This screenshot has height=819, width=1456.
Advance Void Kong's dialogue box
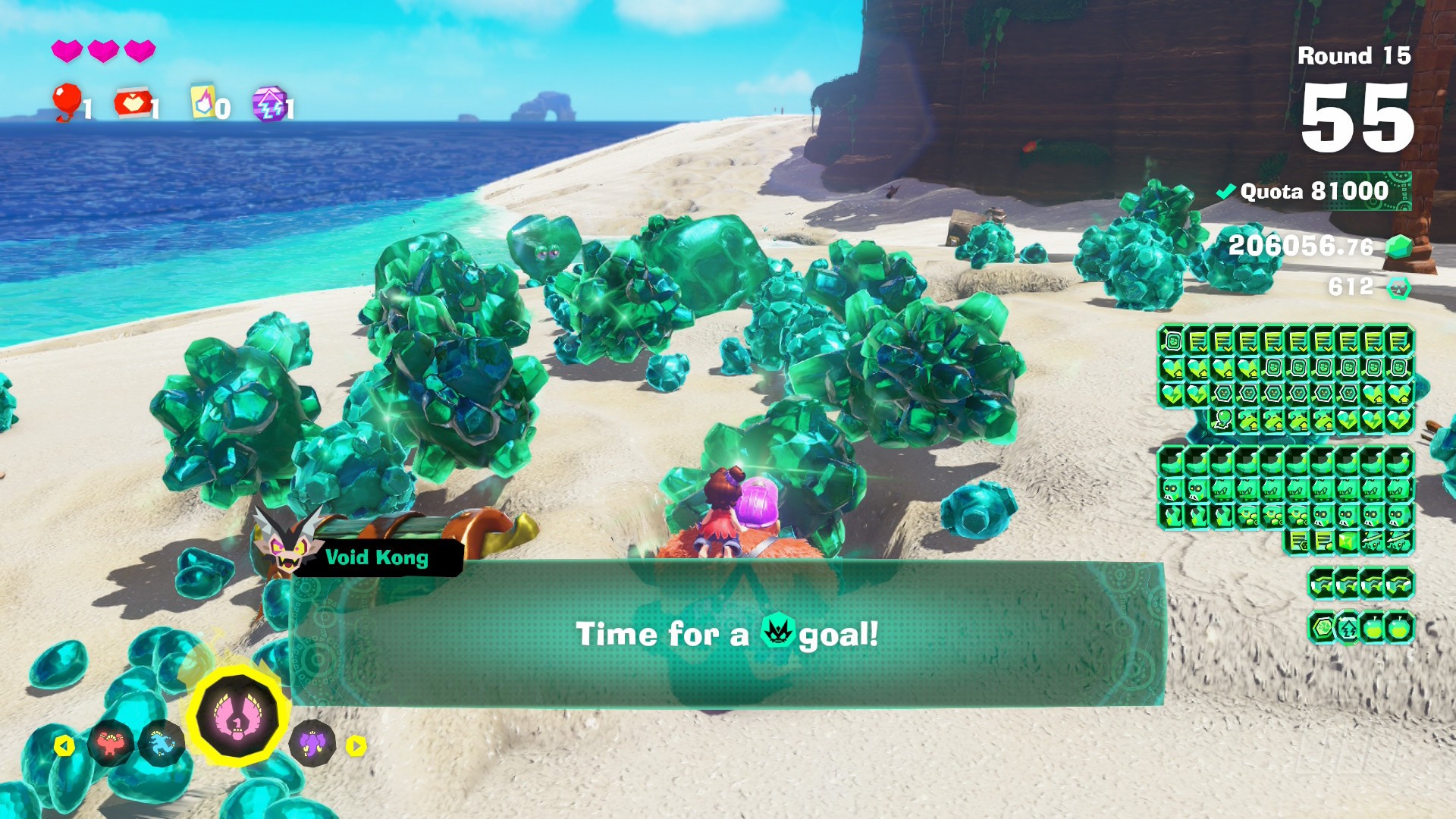(x=726, y=634)
